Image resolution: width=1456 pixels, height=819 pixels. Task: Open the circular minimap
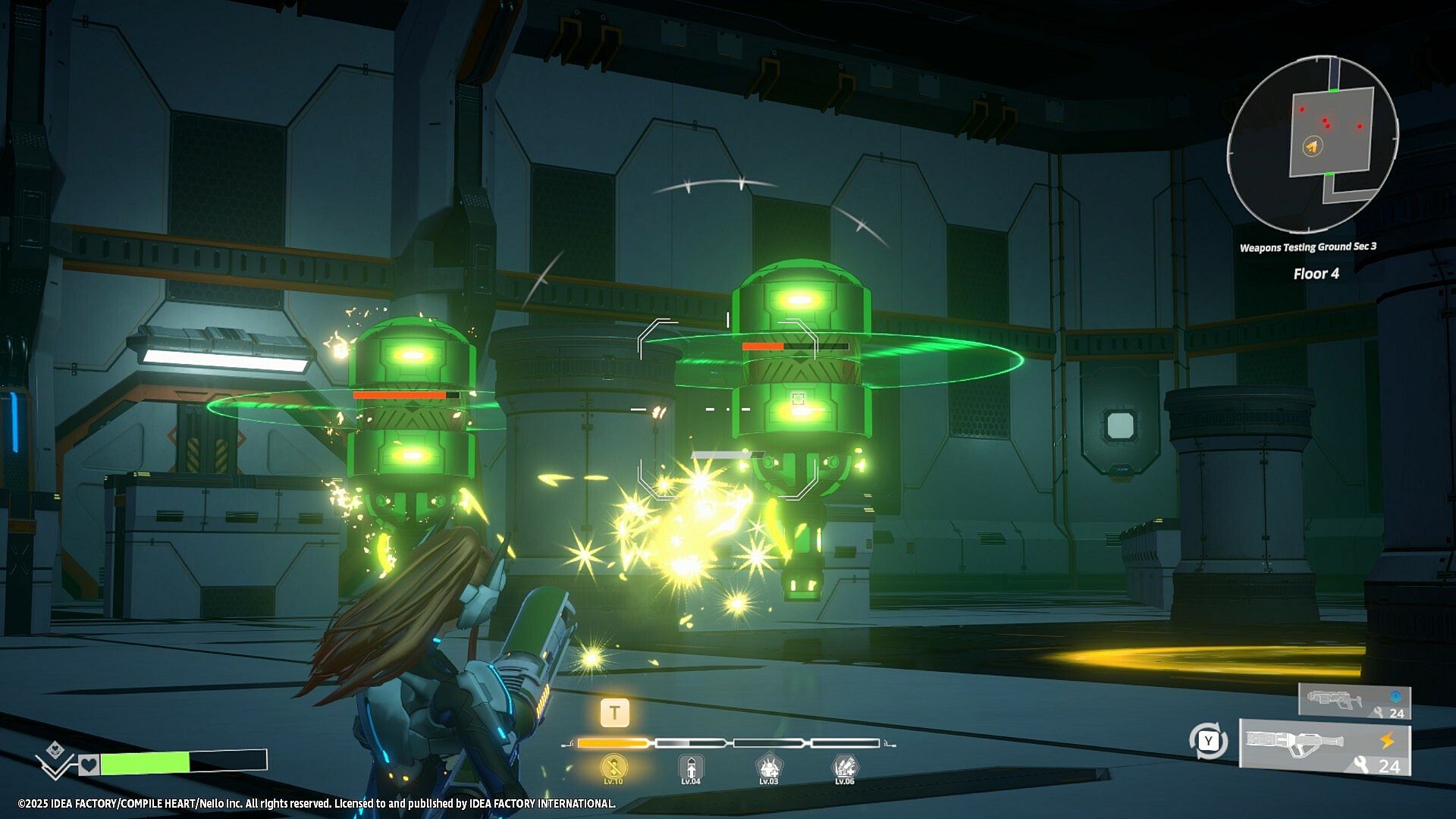1313,144
